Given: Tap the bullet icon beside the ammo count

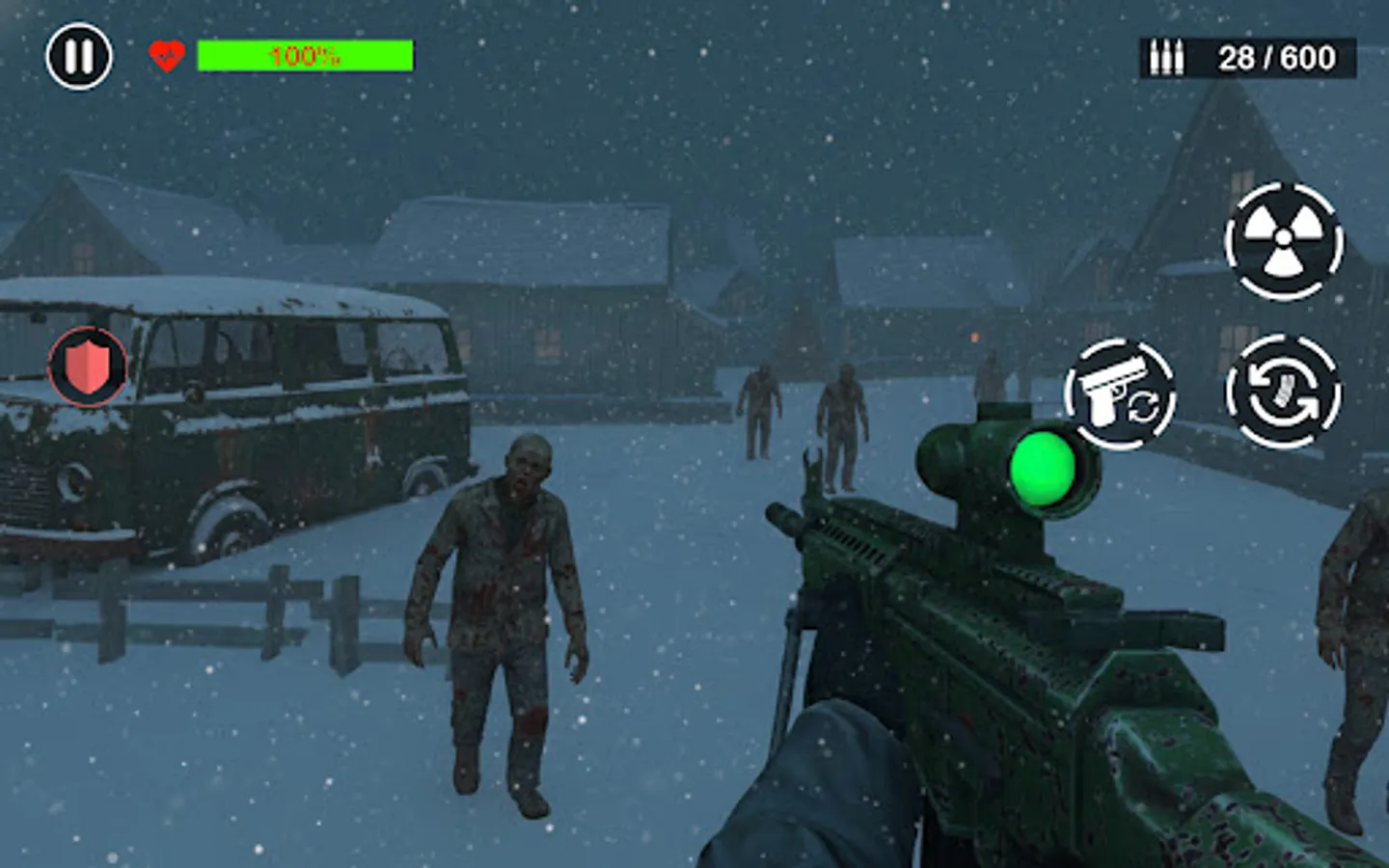Looking at the screenshot, I should pos(1166,58).
